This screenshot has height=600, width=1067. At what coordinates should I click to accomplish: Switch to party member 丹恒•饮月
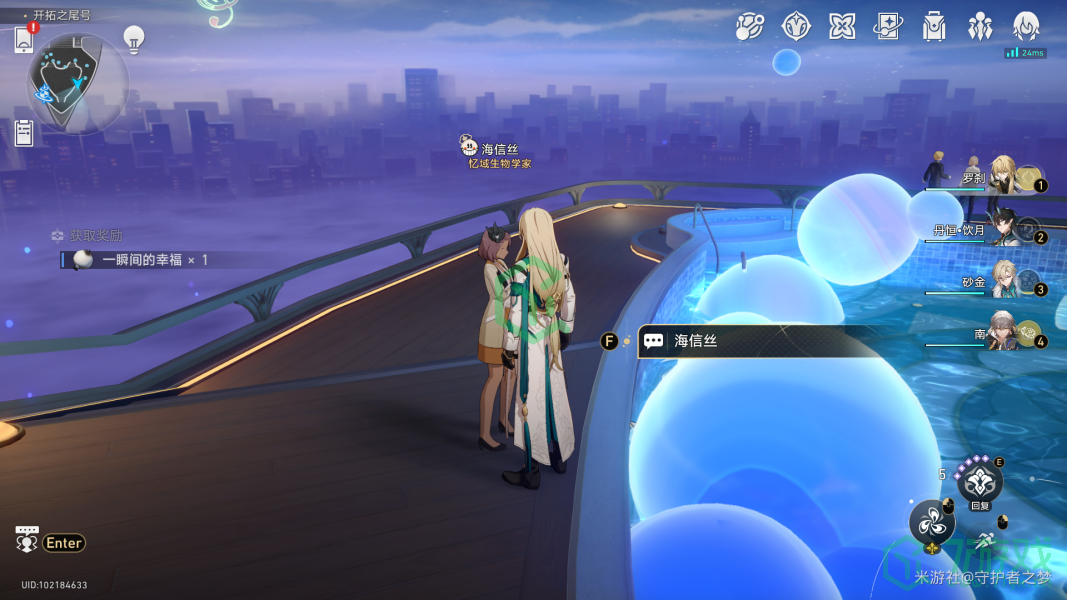point(1003,229)
